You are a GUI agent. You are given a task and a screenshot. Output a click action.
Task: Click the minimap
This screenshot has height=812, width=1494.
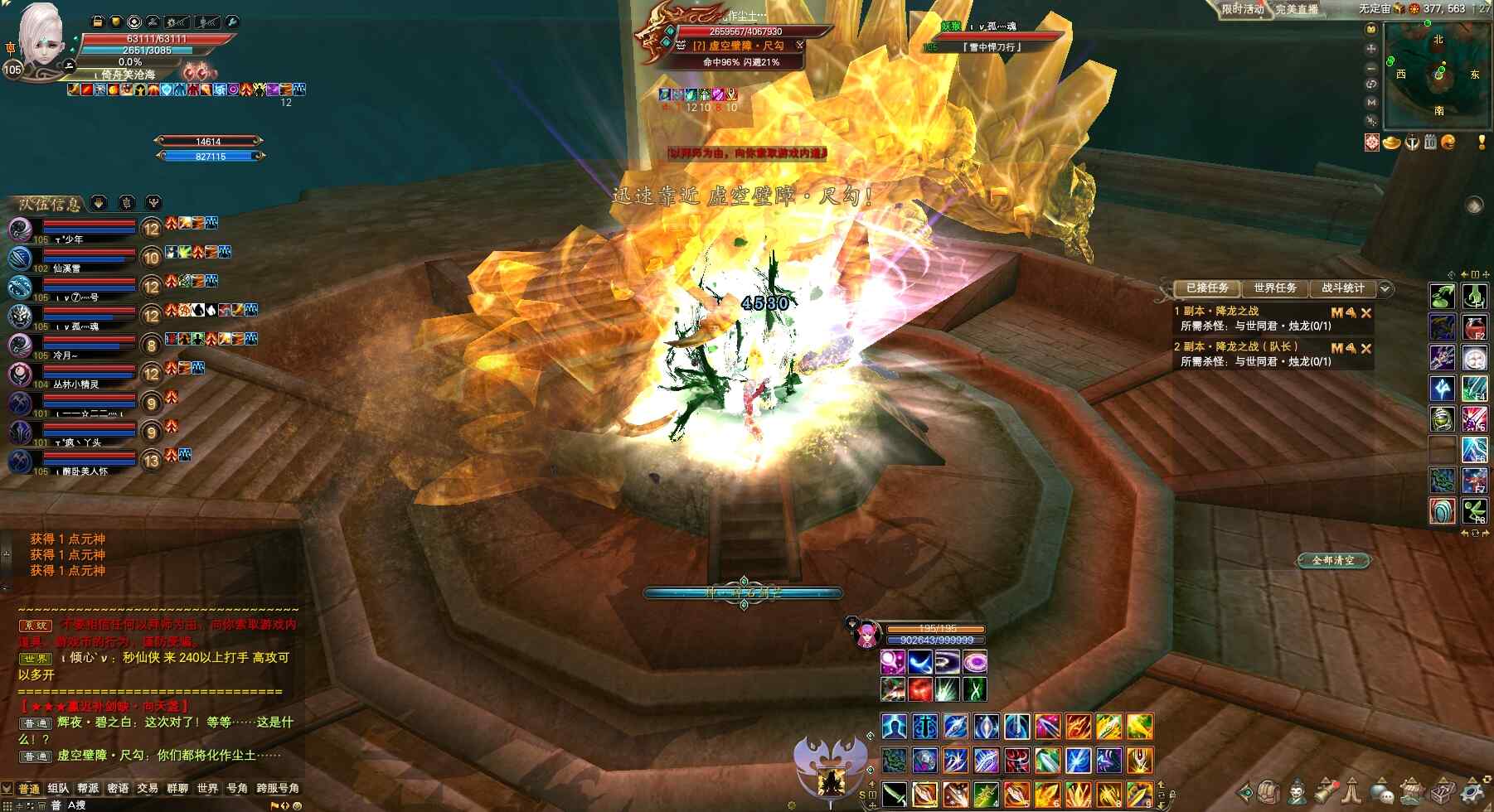(1438, 74)
